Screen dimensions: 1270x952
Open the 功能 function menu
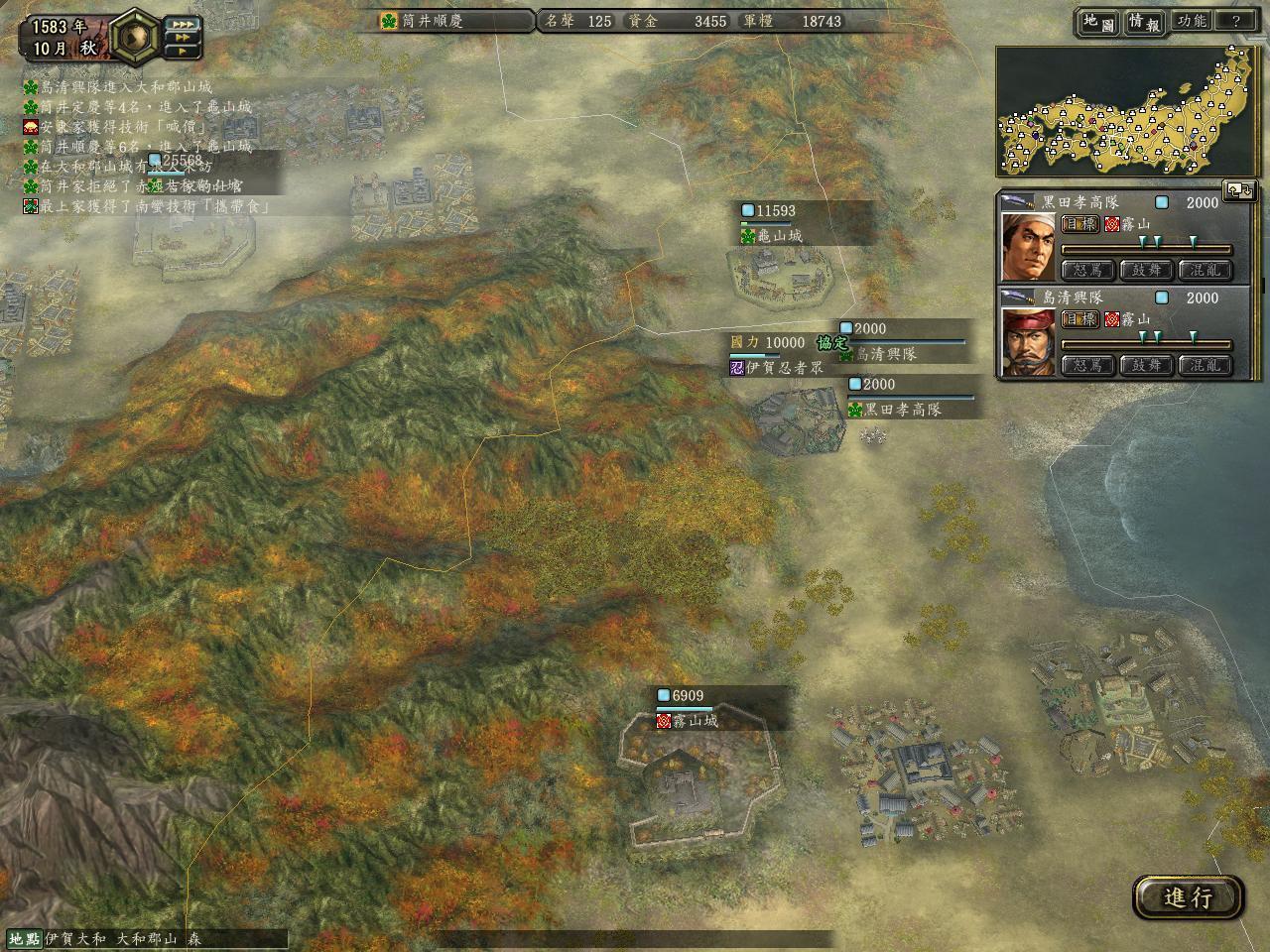click(1191, 21)
